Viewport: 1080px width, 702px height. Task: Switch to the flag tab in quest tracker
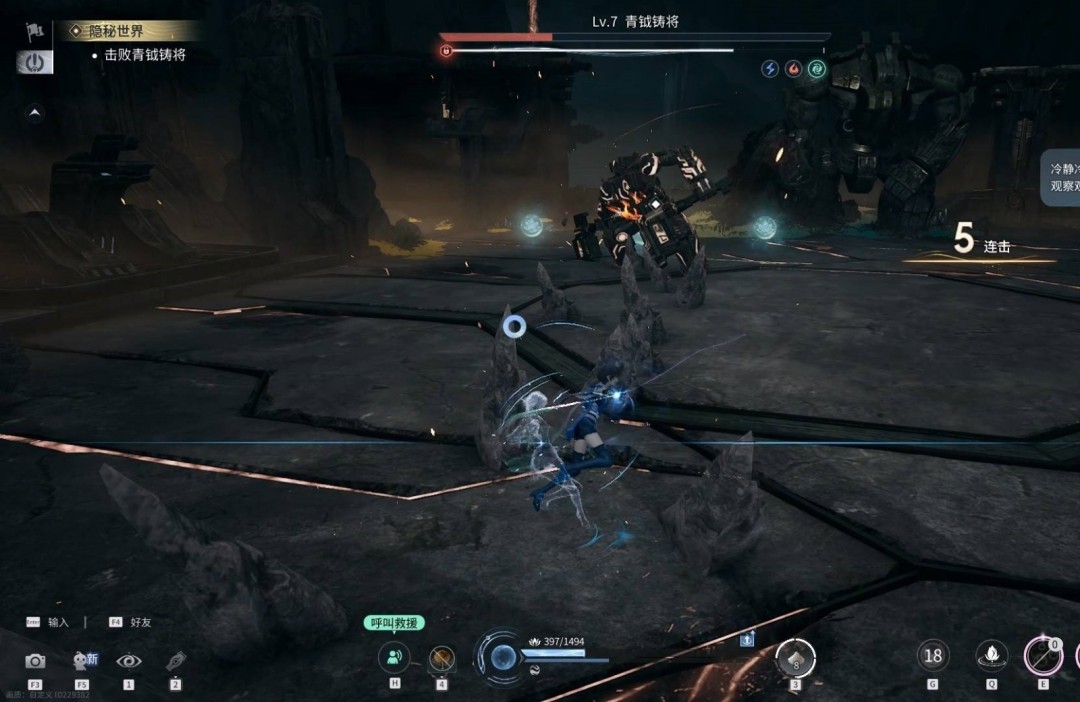click(35, 31)
